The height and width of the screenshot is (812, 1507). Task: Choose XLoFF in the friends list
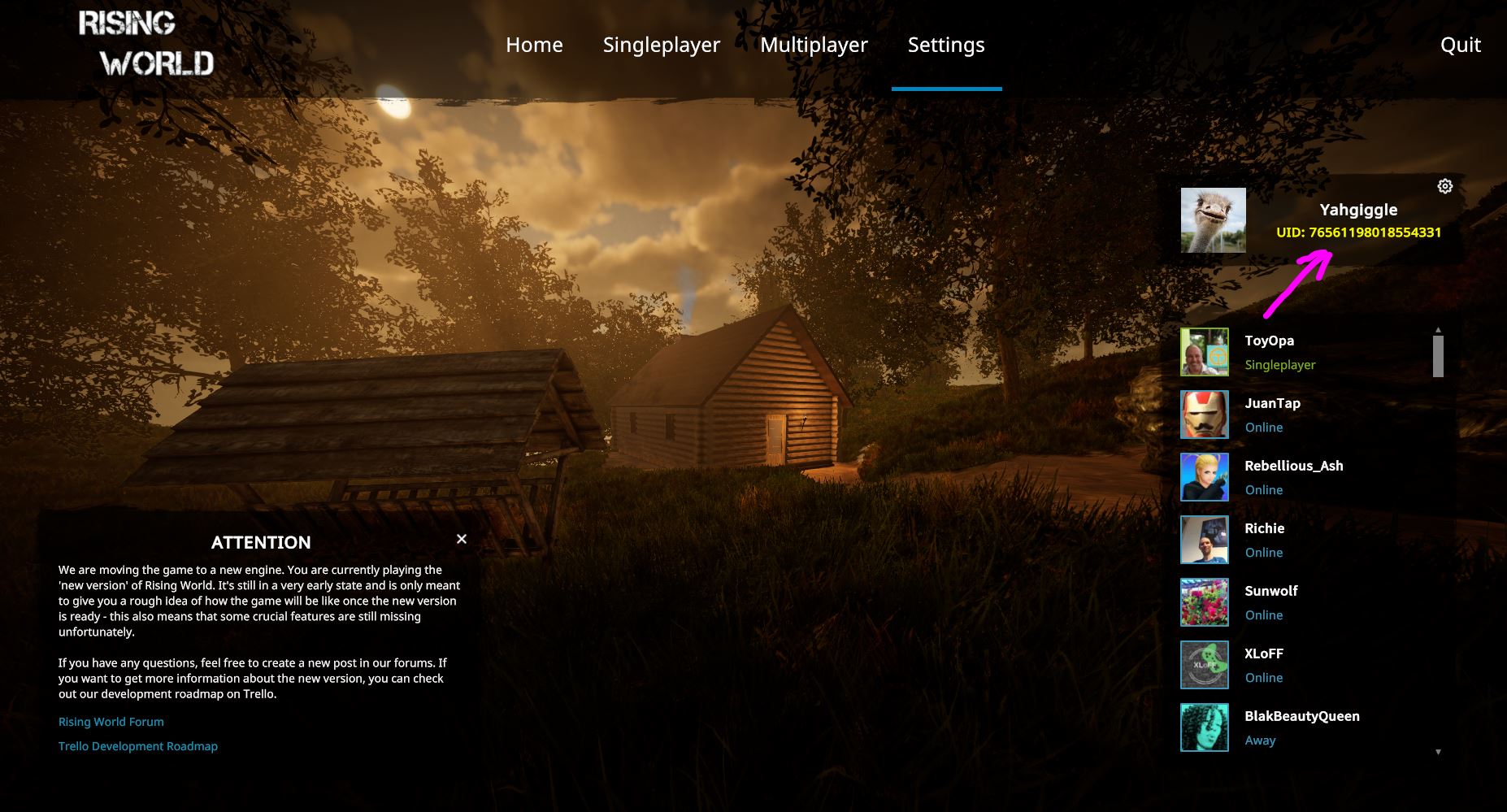(1264, 654)
